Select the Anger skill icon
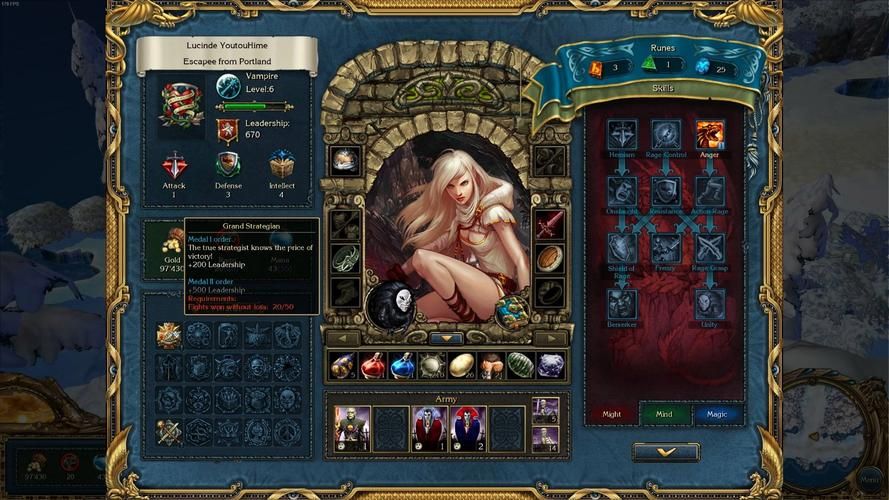Viewport: 889px width, 500px height. click(709, 135)
